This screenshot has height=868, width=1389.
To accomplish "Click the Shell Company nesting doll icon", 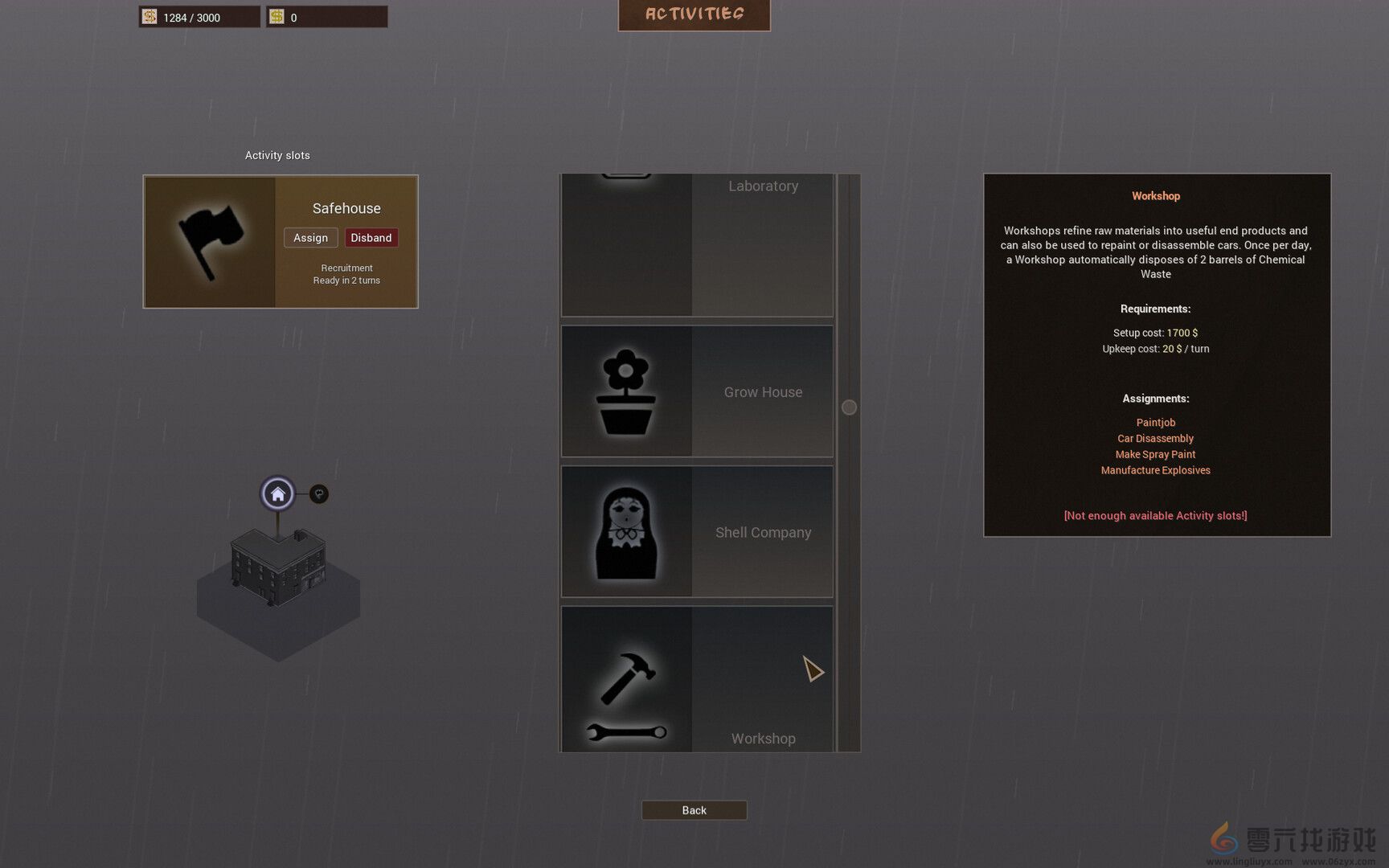I will point(629,531).
